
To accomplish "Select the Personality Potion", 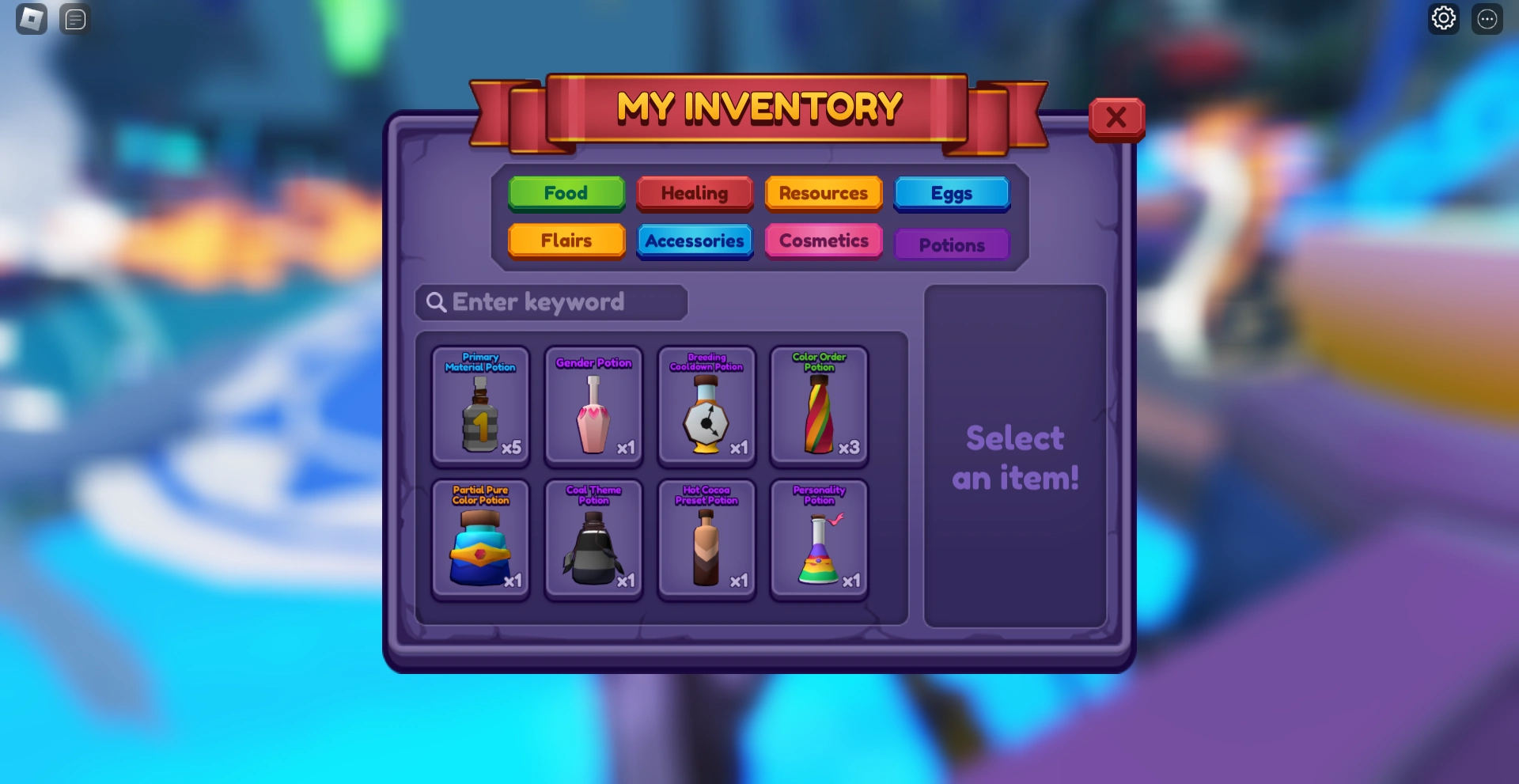I will click(819, 542).
